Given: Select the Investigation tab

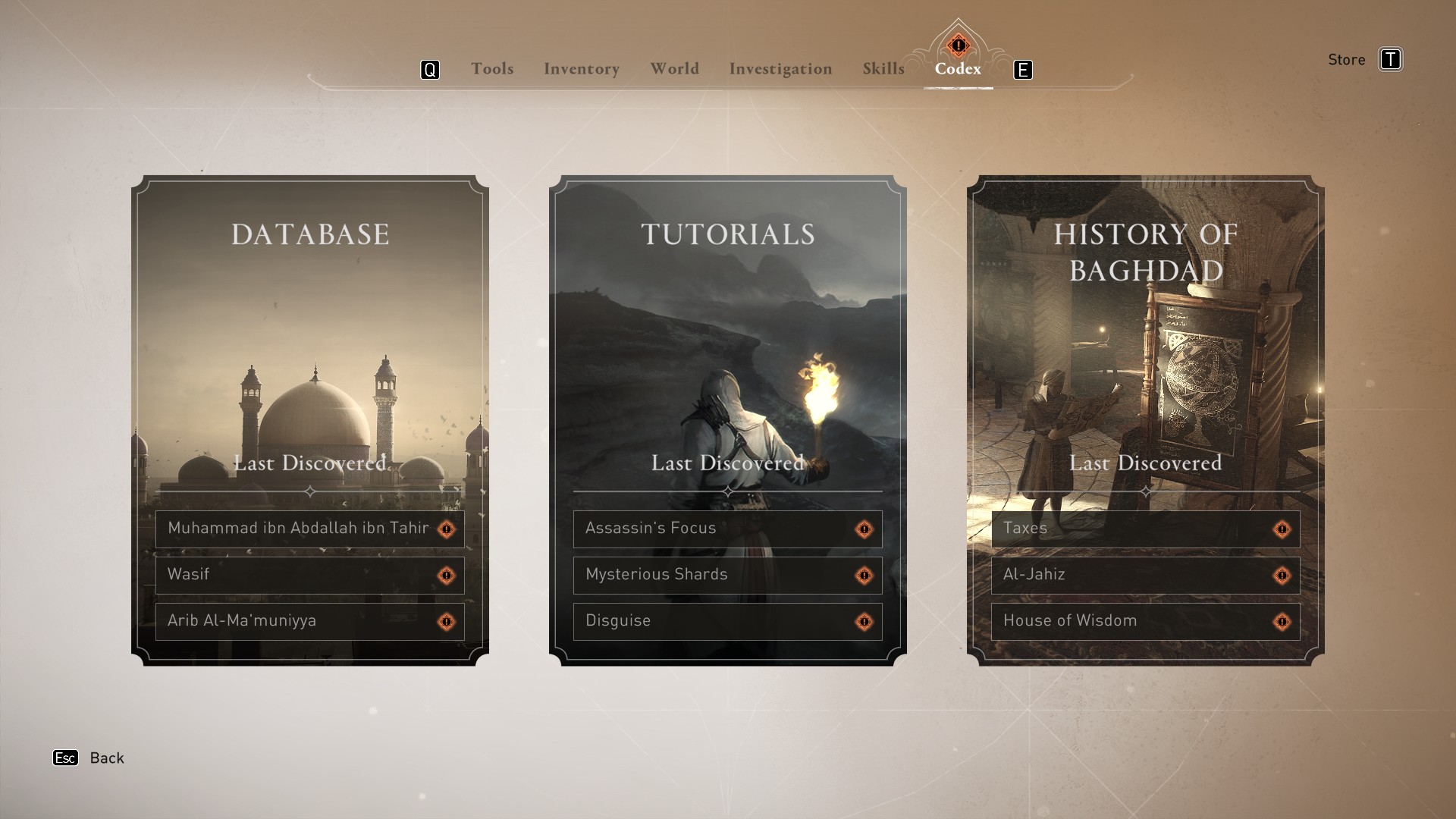Looking at the screenshot, I should point(780,69).
